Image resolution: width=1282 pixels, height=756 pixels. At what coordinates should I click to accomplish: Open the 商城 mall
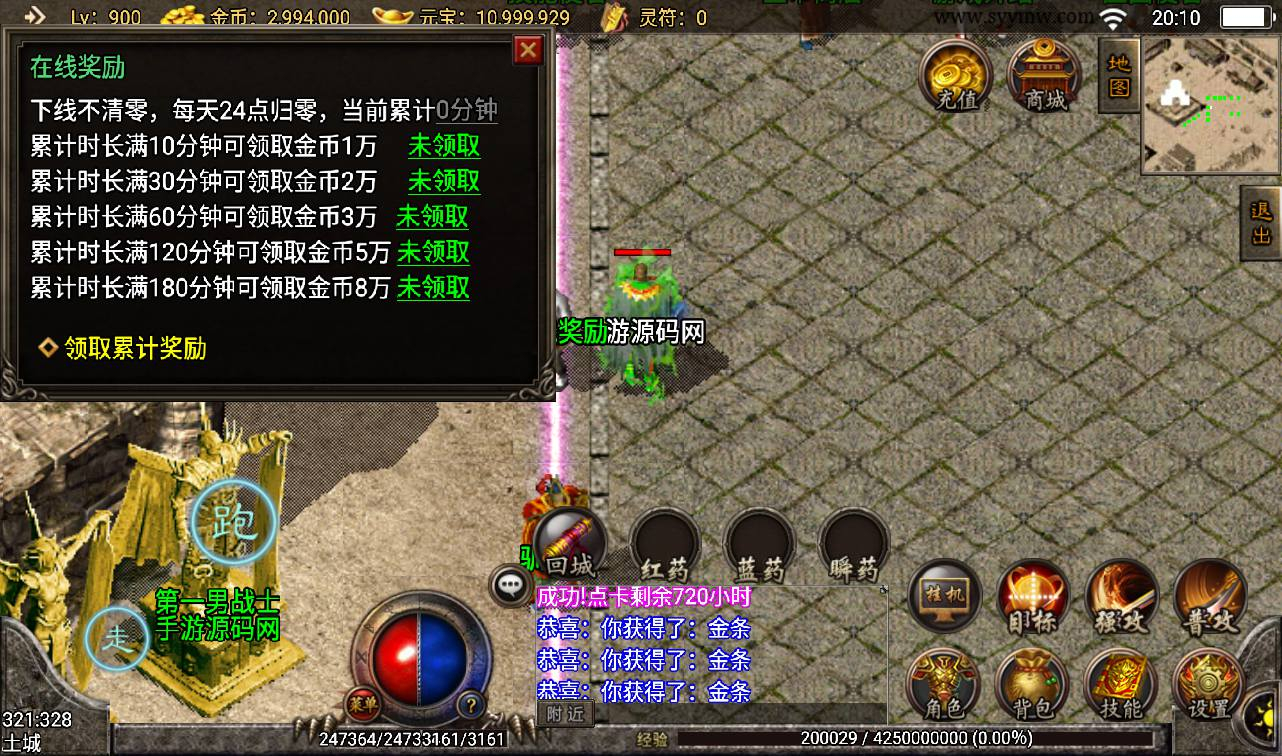coord(1045,76)
